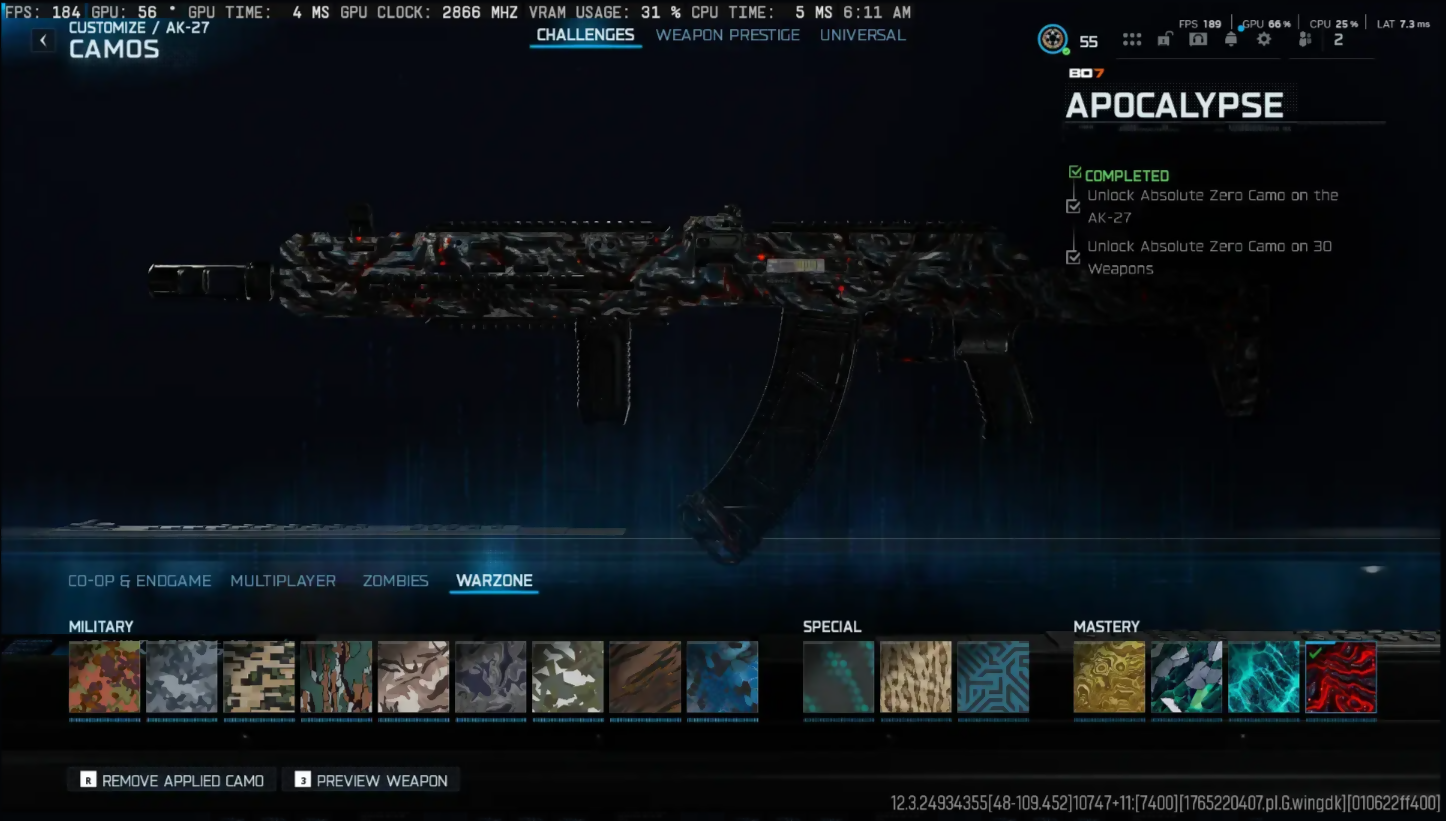Open the Universal camos tab

click(x=862, y=35)
